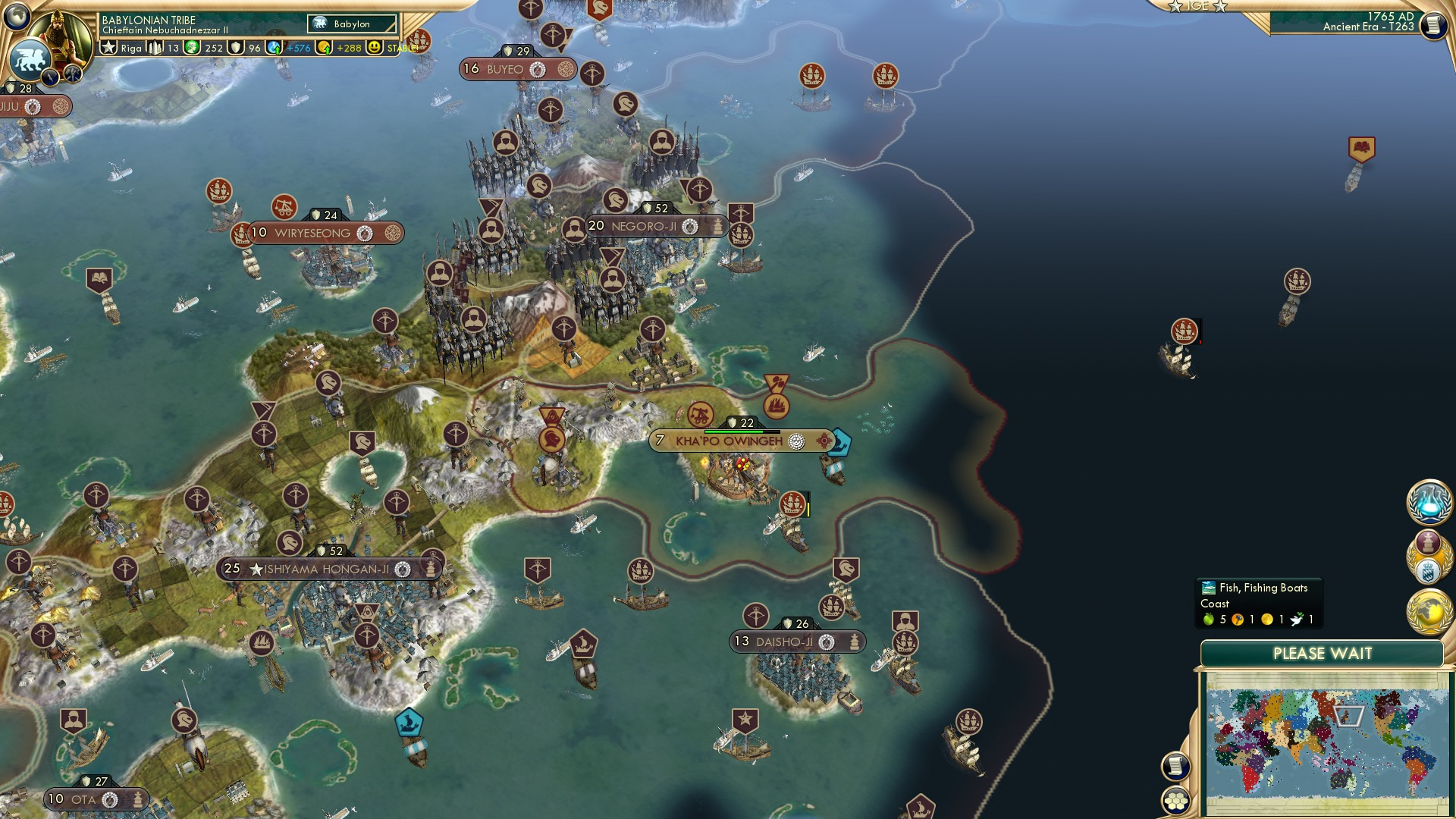This screenshot has width=1456, height=819.
Task: Open the notification log scroll icon
Action: click(x=1176, y=766)
